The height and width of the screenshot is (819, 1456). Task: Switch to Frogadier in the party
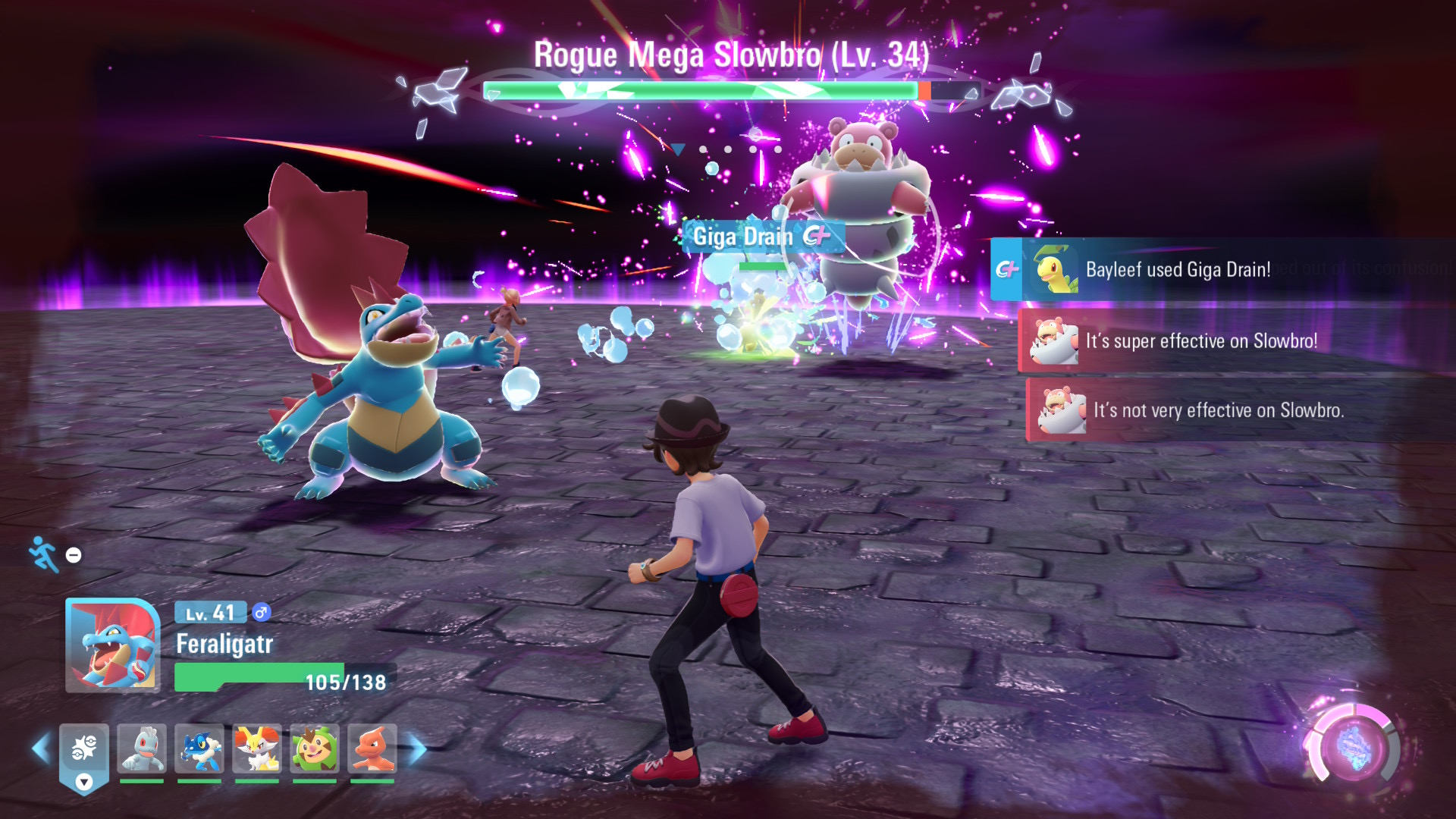coord(199,749)
